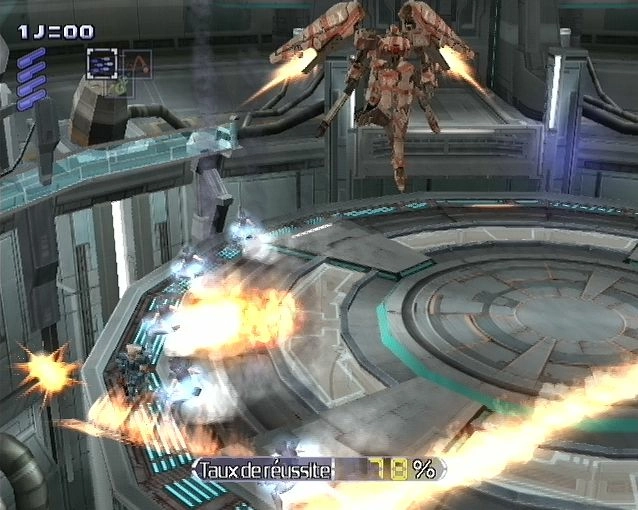The image size is (638, 510).
Task: Choose the green weapon icon below the selector
Action: click(x=119, y=88)
